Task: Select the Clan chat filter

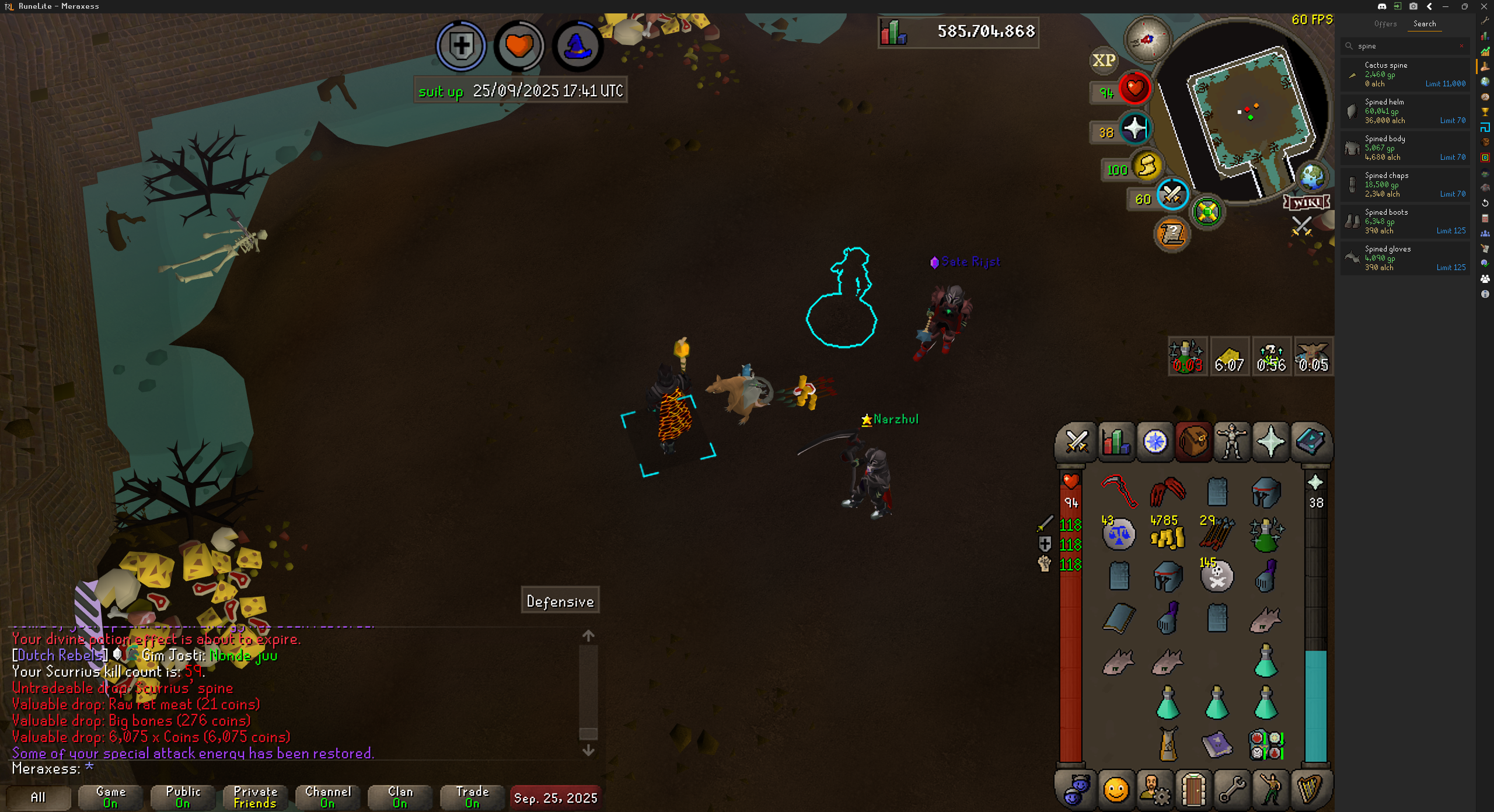Action: tap(400, 797)
